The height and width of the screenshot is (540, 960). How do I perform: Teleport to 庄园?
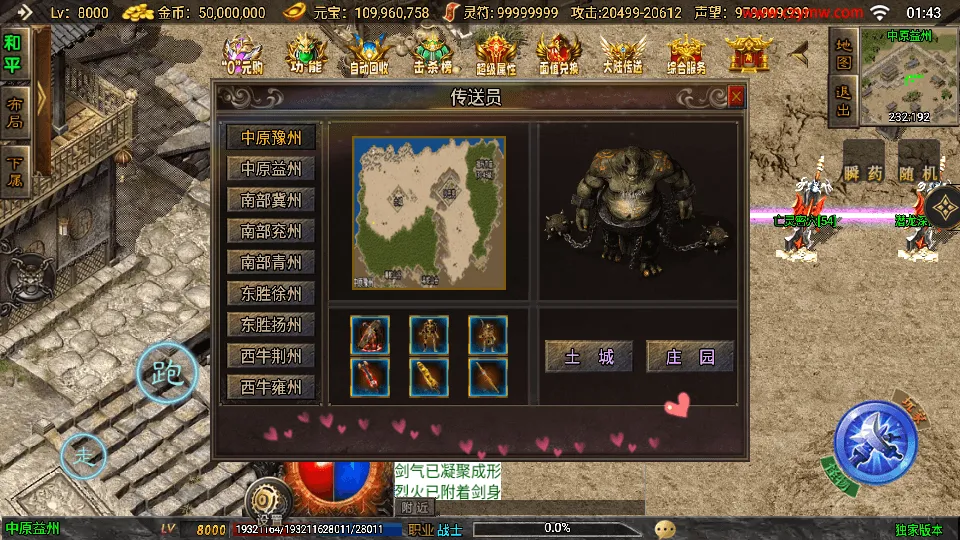click(x=690, y=356)
